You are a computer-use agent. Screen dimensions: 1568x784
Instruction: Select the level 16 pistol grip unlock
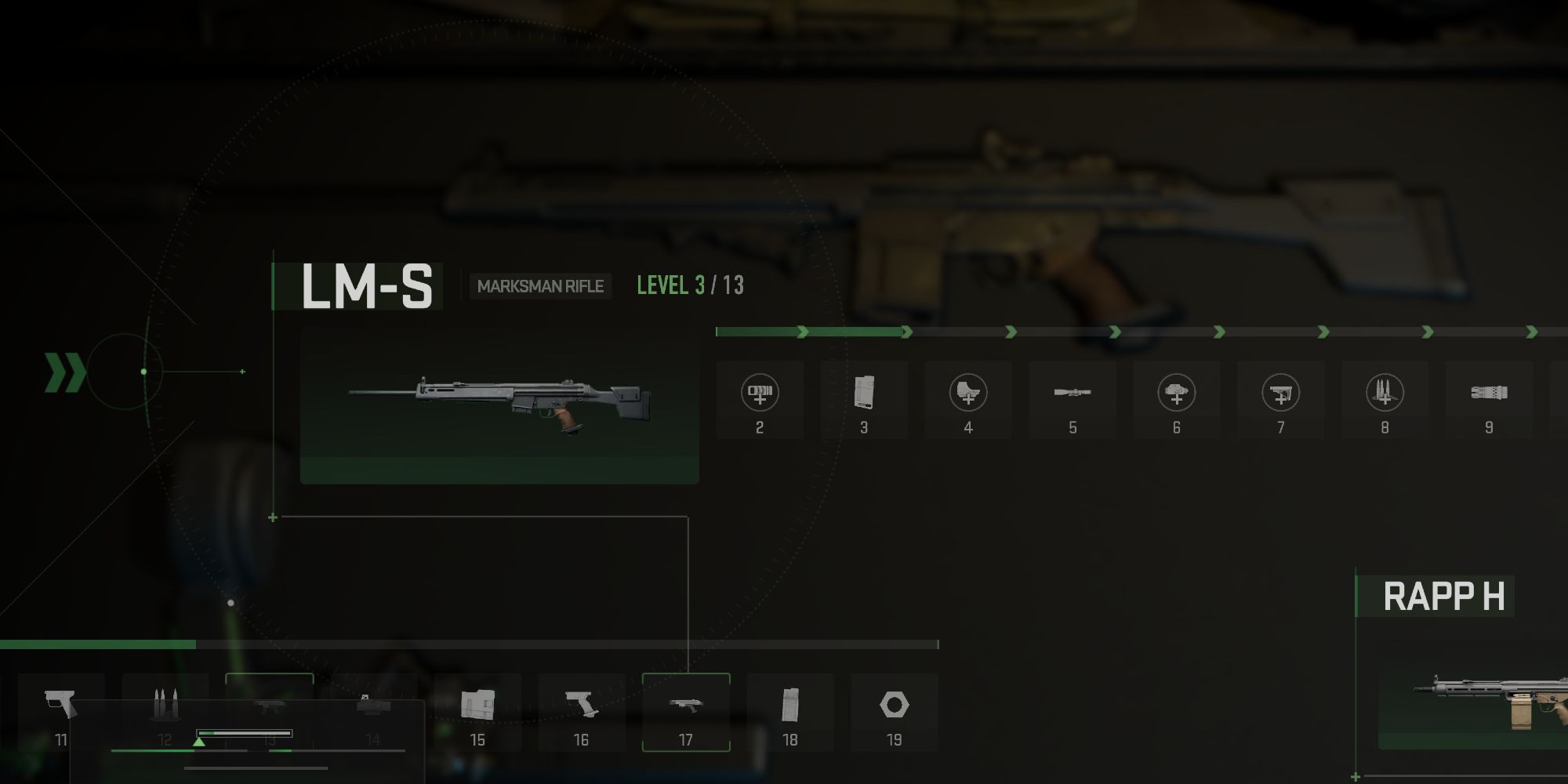[581, 712]
